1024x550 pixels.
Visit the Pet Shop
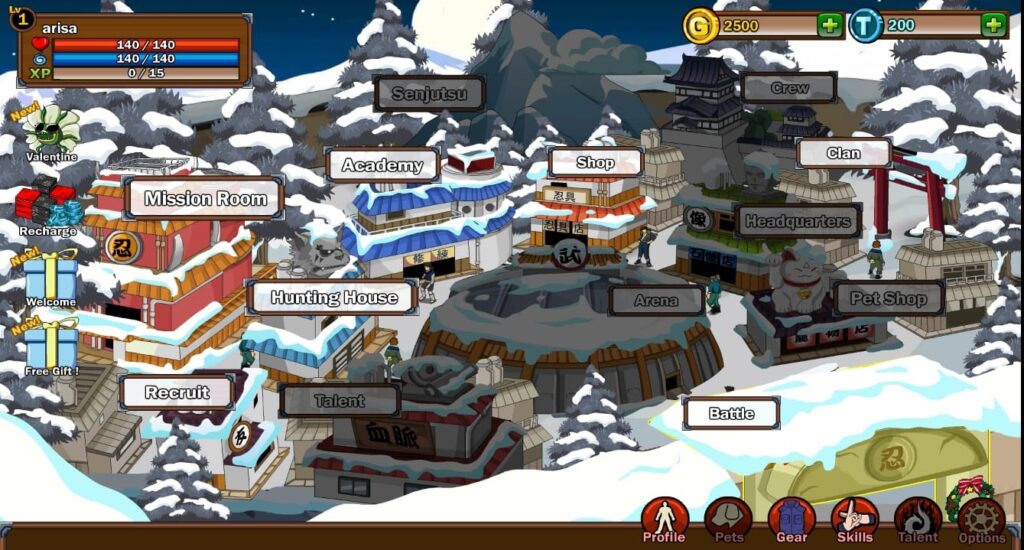888,298
